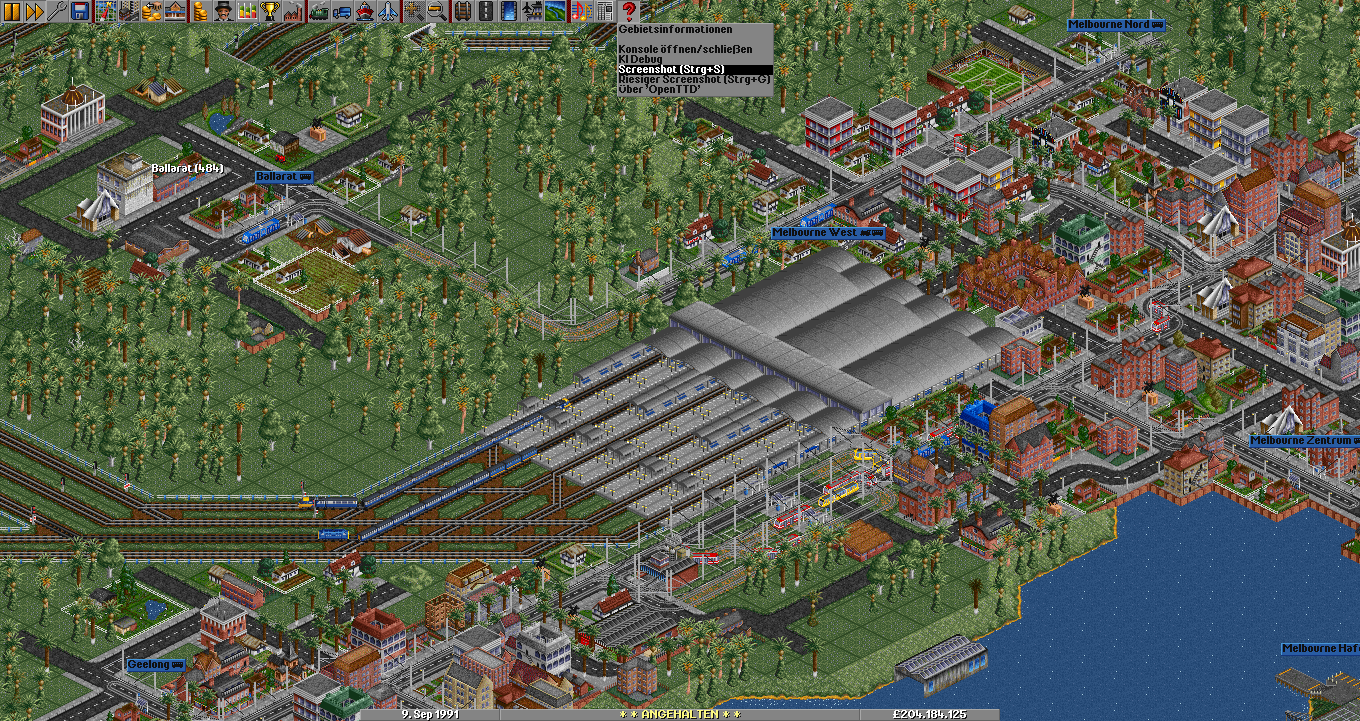1360x721 pixels.
Task: Open the aircraft list airplane icon
Action: (x=386, y=12)
